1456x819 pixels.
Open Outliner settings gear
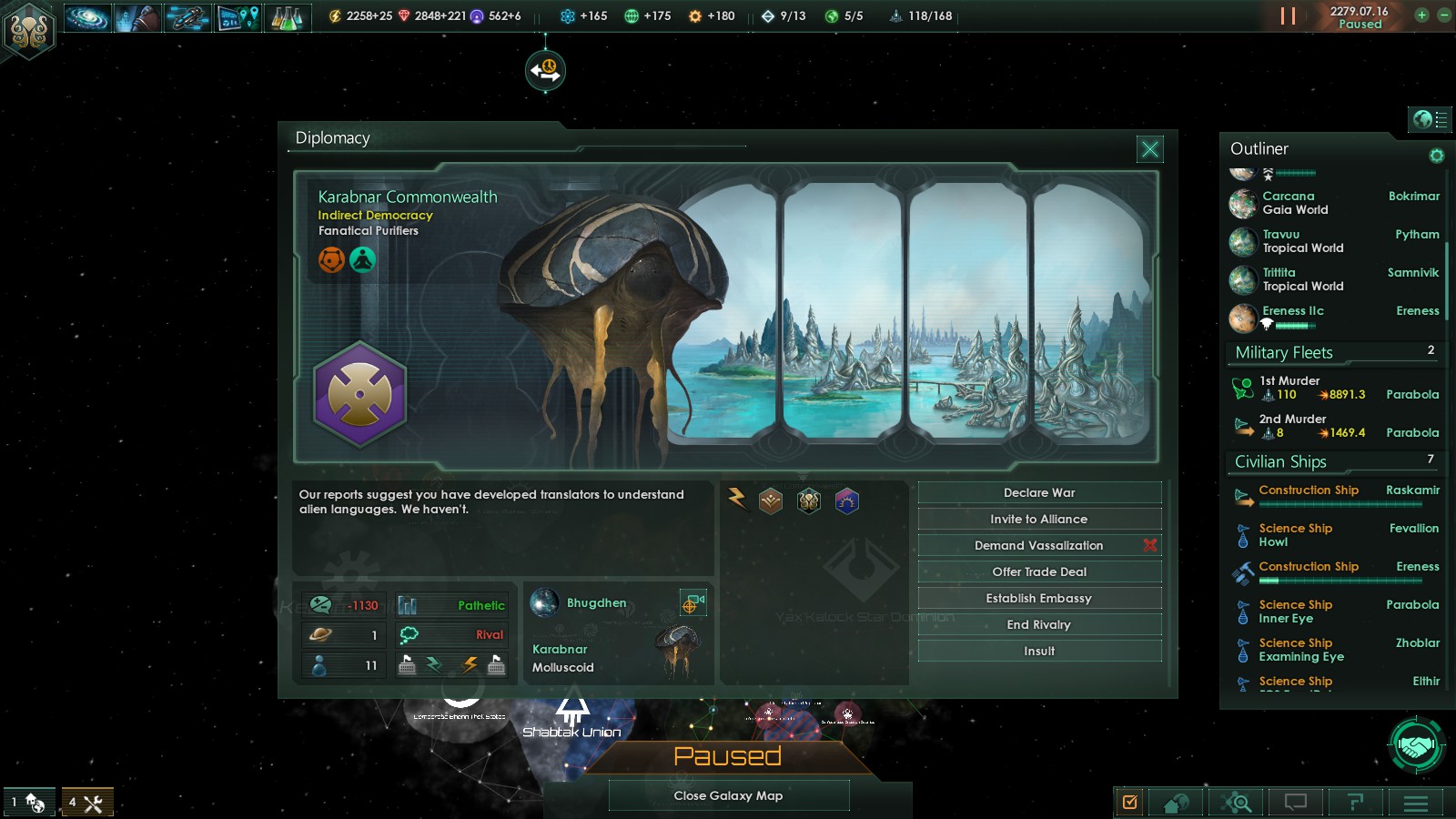click(x=1436, y=156)
